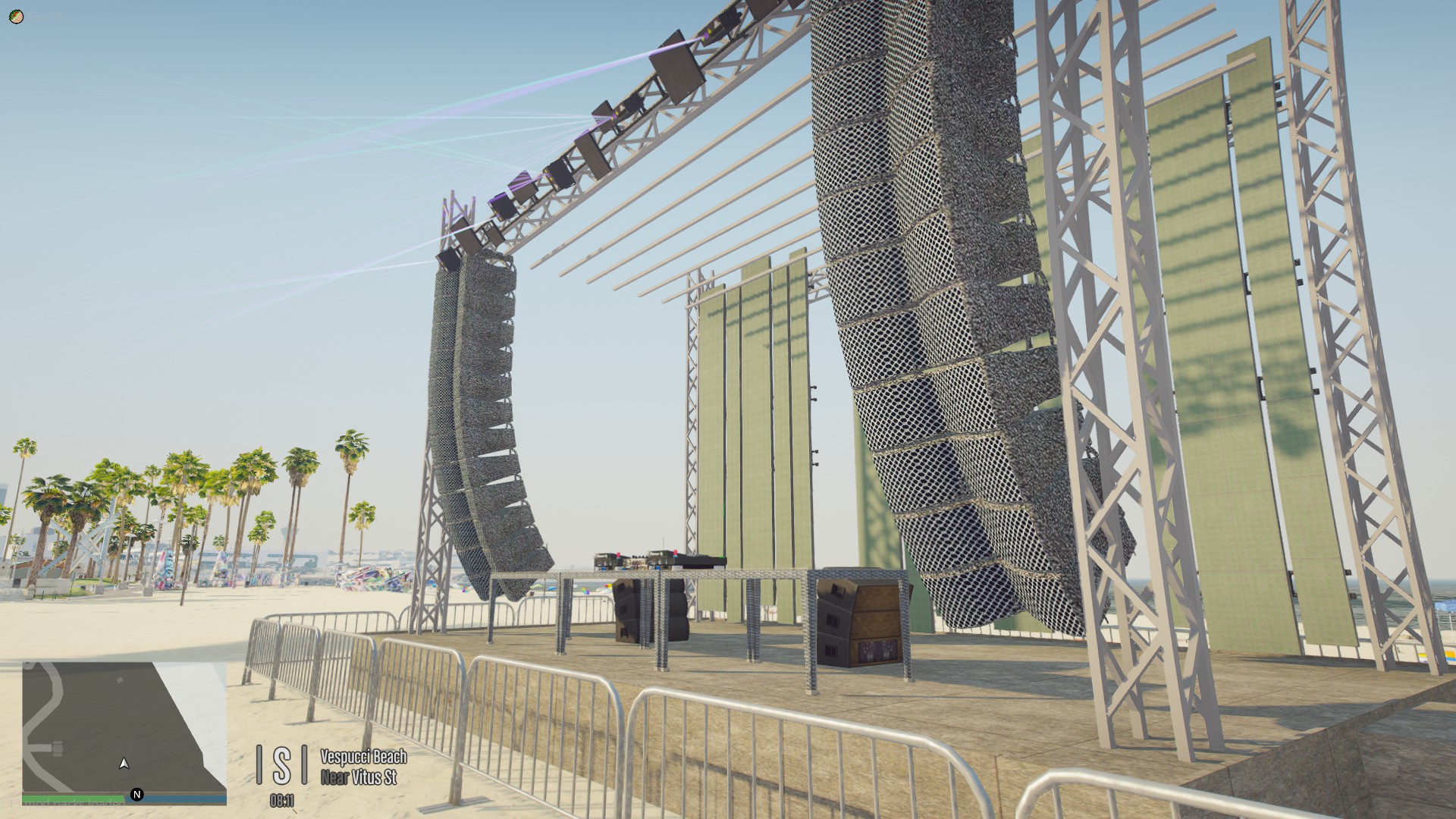Viewport: 1456px width, 819px height.
Task: Click the green health bar
Action: point(72,798)
